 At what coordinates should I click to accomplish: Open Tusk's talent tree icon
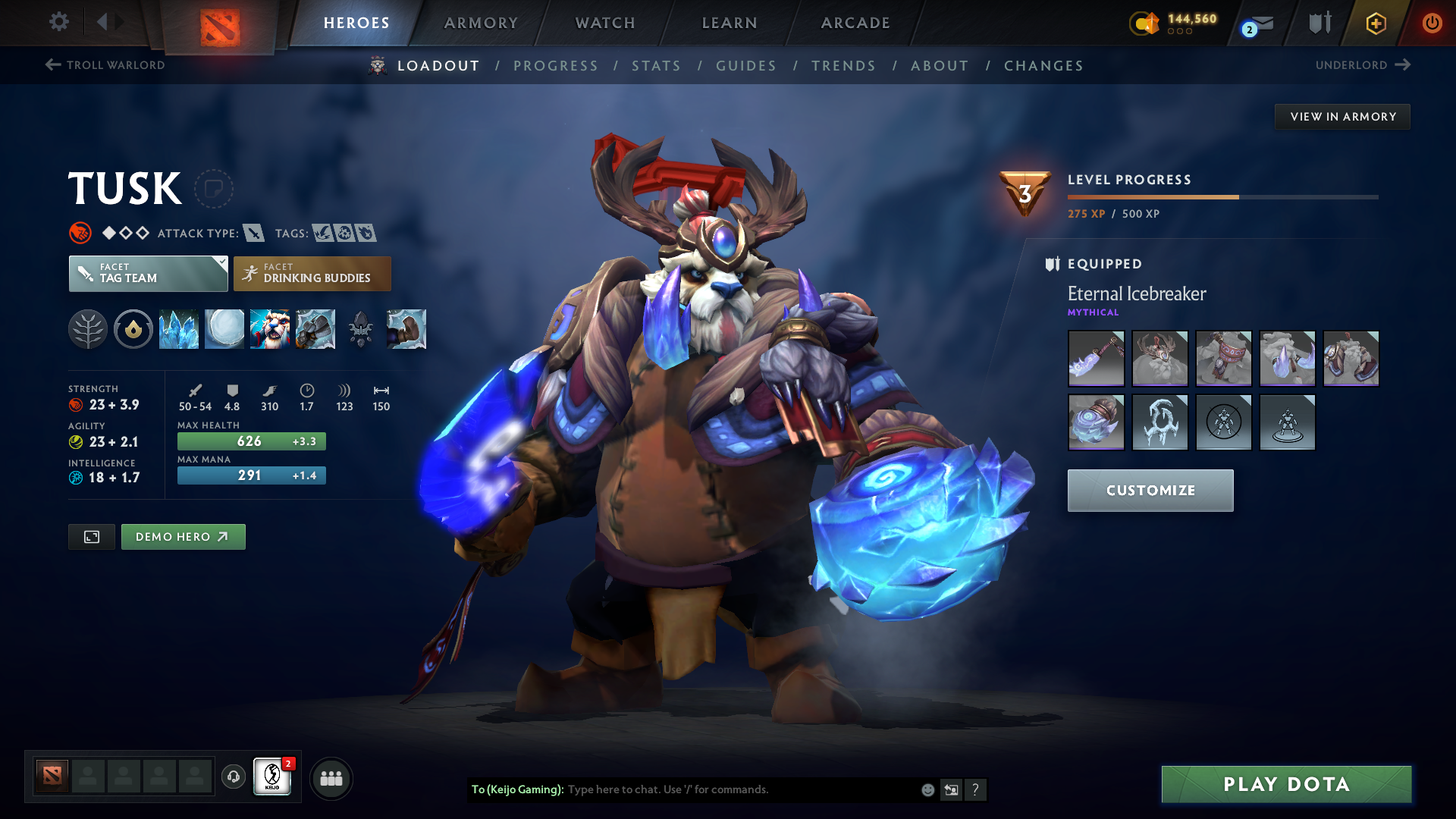pyautogui.click(x=88, y=329)
